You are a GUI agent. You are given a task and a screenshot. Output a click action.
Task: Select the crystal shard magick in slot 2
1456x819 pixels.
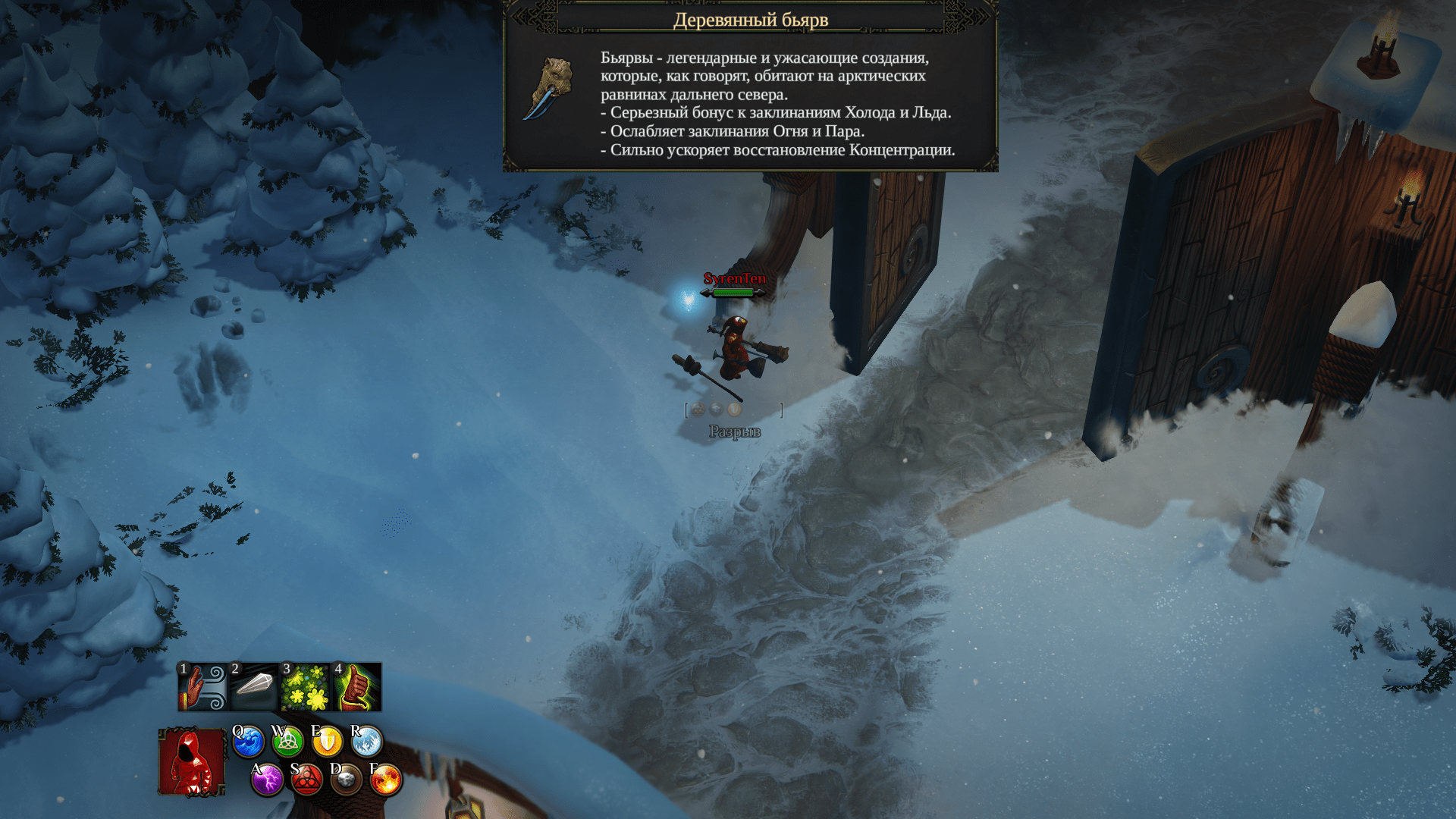[x=254, y=687]
